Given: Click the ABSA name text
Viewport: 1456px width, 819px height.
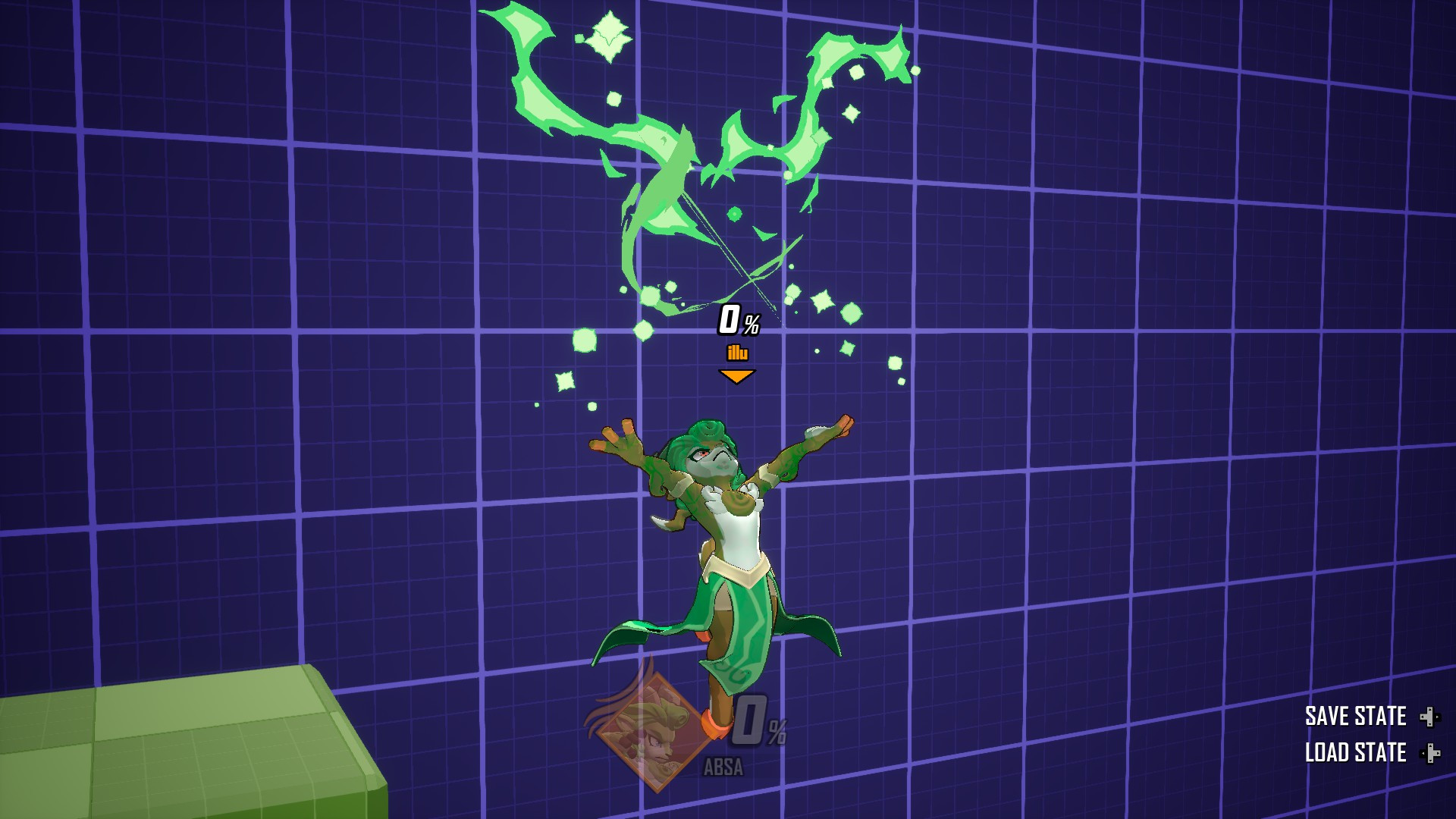Looking at the screenshot, I should [x=723, y=767].
